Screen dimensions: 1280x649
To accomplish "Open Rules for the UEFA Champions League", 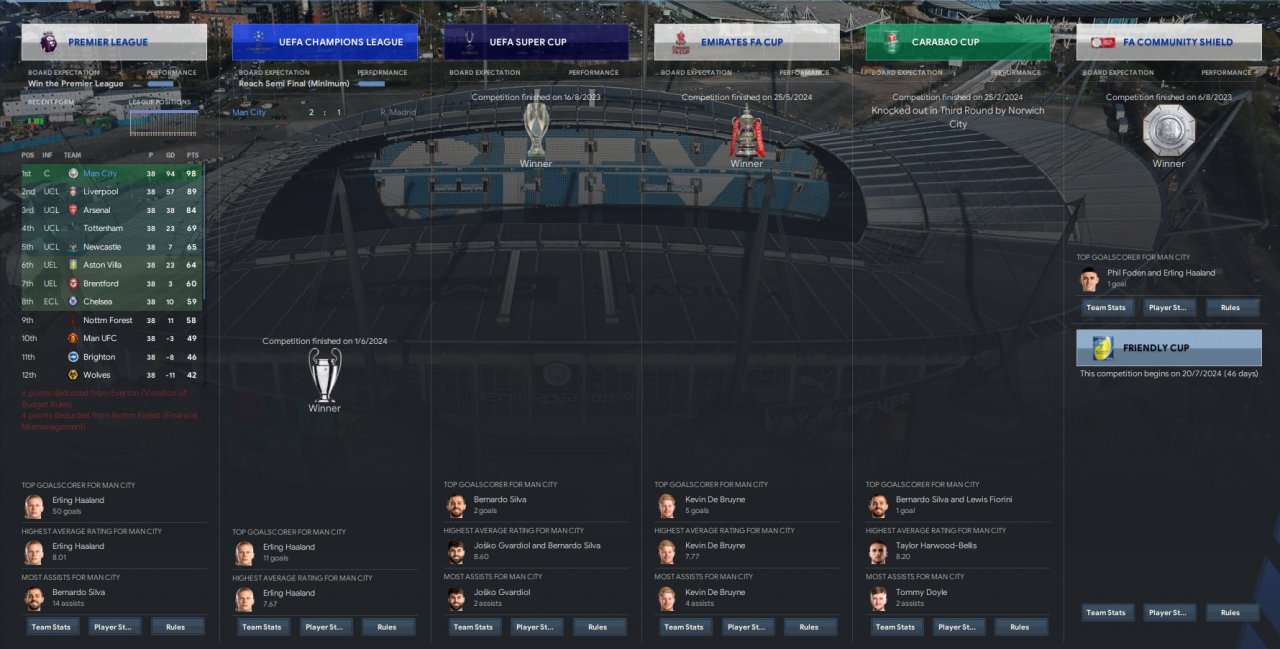I will pyautogui.click(x=386, y=627).
